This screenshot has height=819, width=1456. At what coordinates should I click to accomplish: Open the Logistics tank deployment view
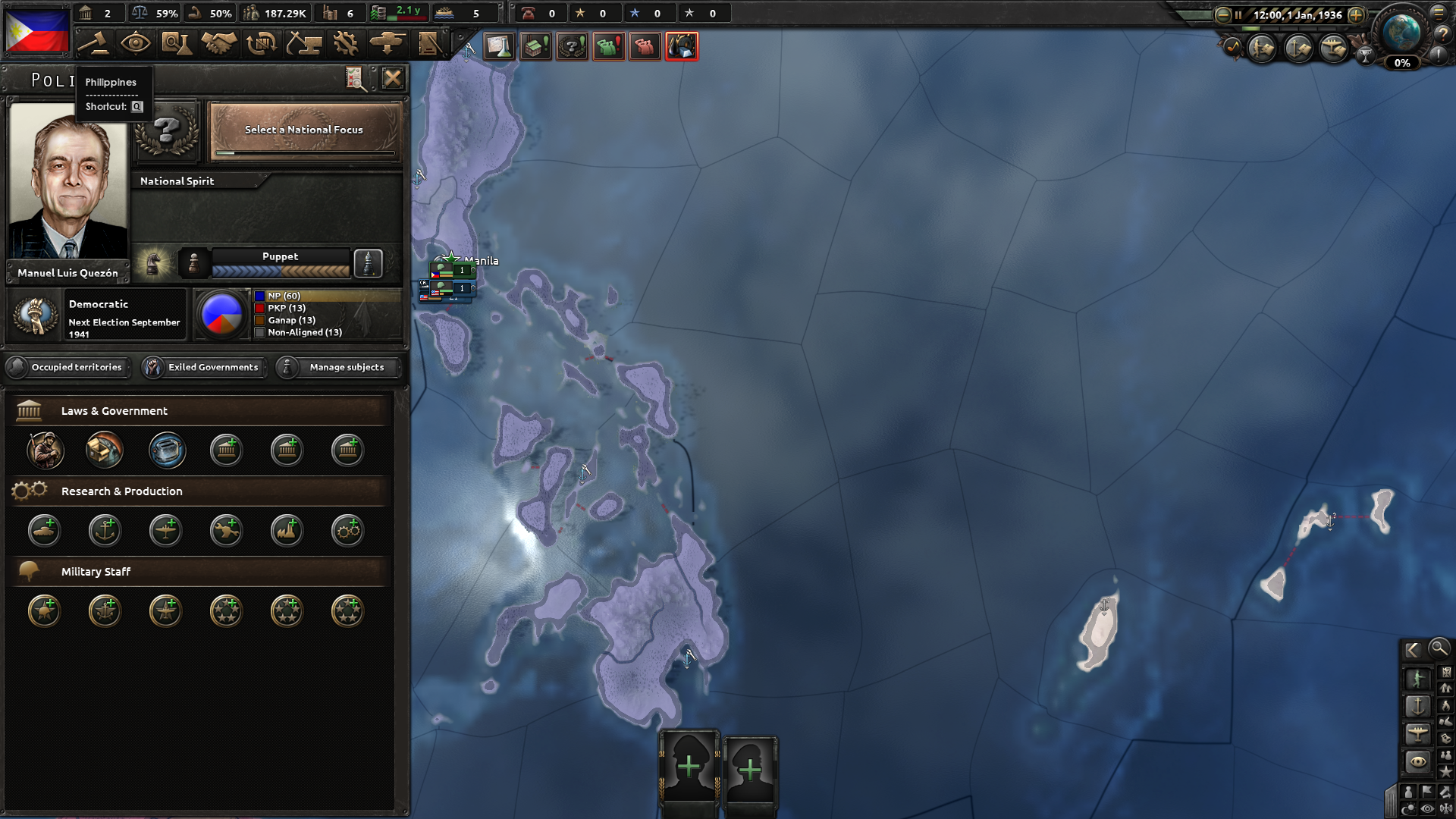click(x=388, y=44)
